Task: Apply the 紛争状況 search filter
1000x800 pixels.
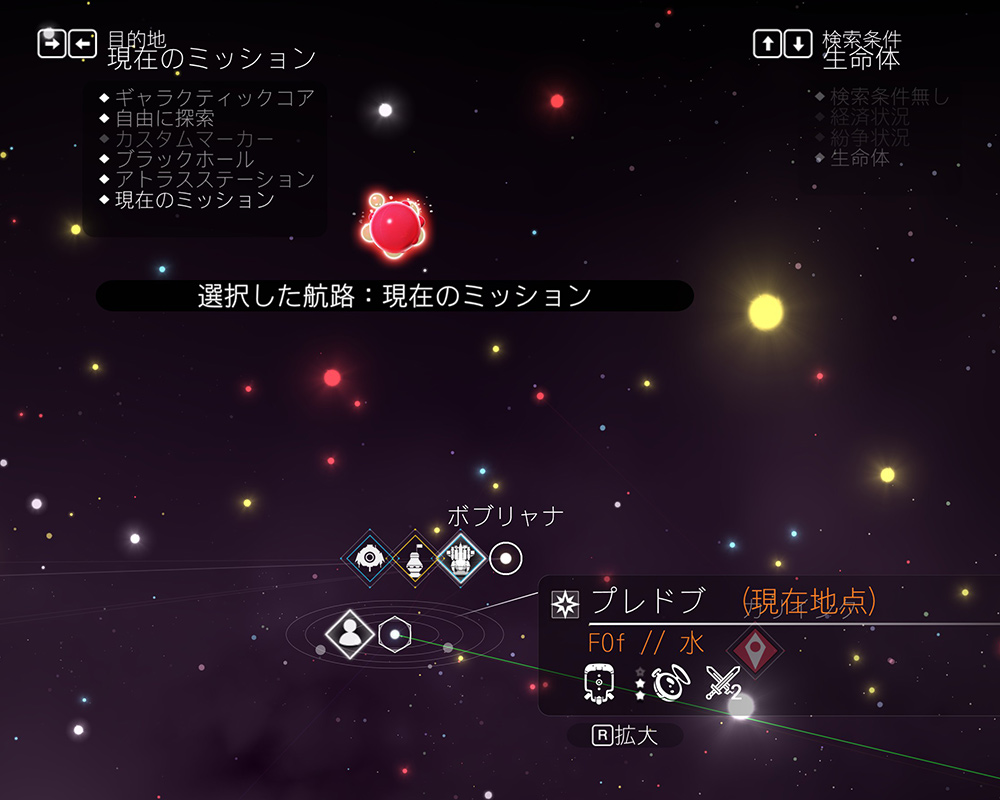Action: click(x=870, y=137)
